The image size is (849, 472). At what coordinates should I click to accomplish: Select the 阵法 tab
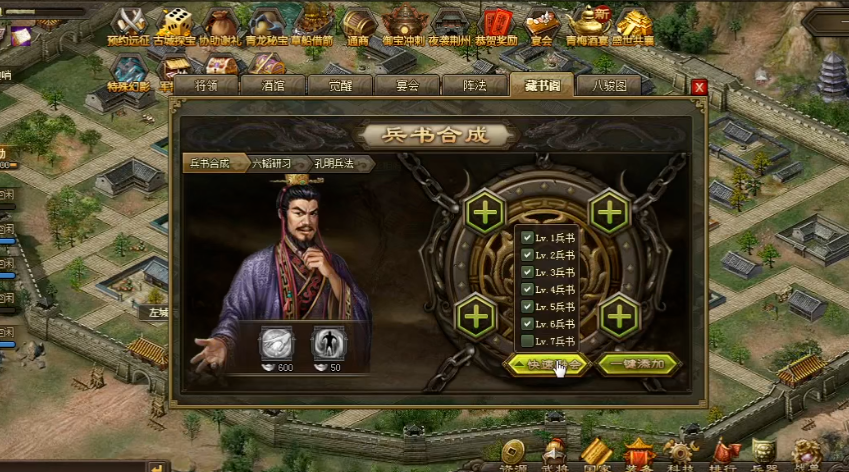474,86
